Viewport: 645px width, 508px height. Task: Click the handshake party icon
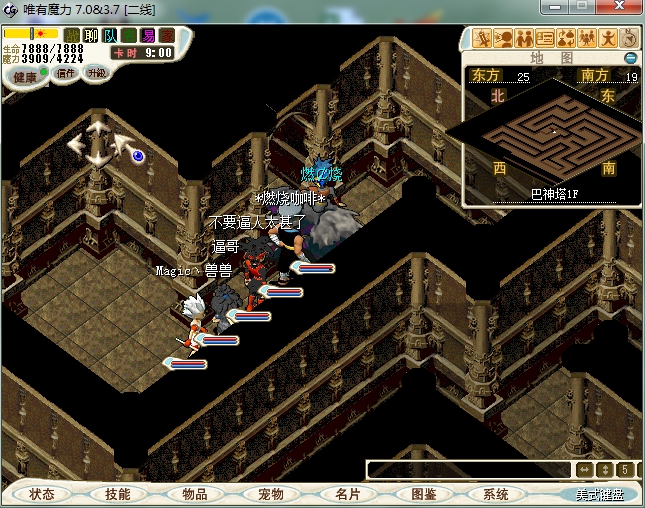(524, 39)
